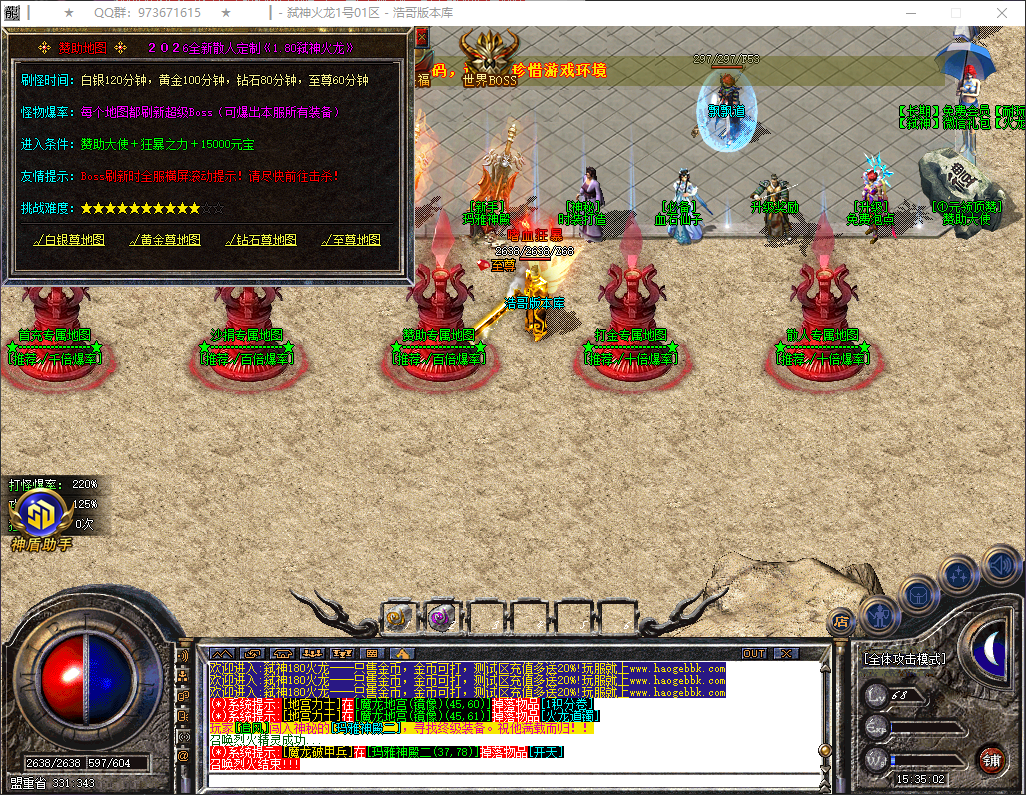Click the chat text input line
The image size is (1026, 795).
click(x=500, y=778)
